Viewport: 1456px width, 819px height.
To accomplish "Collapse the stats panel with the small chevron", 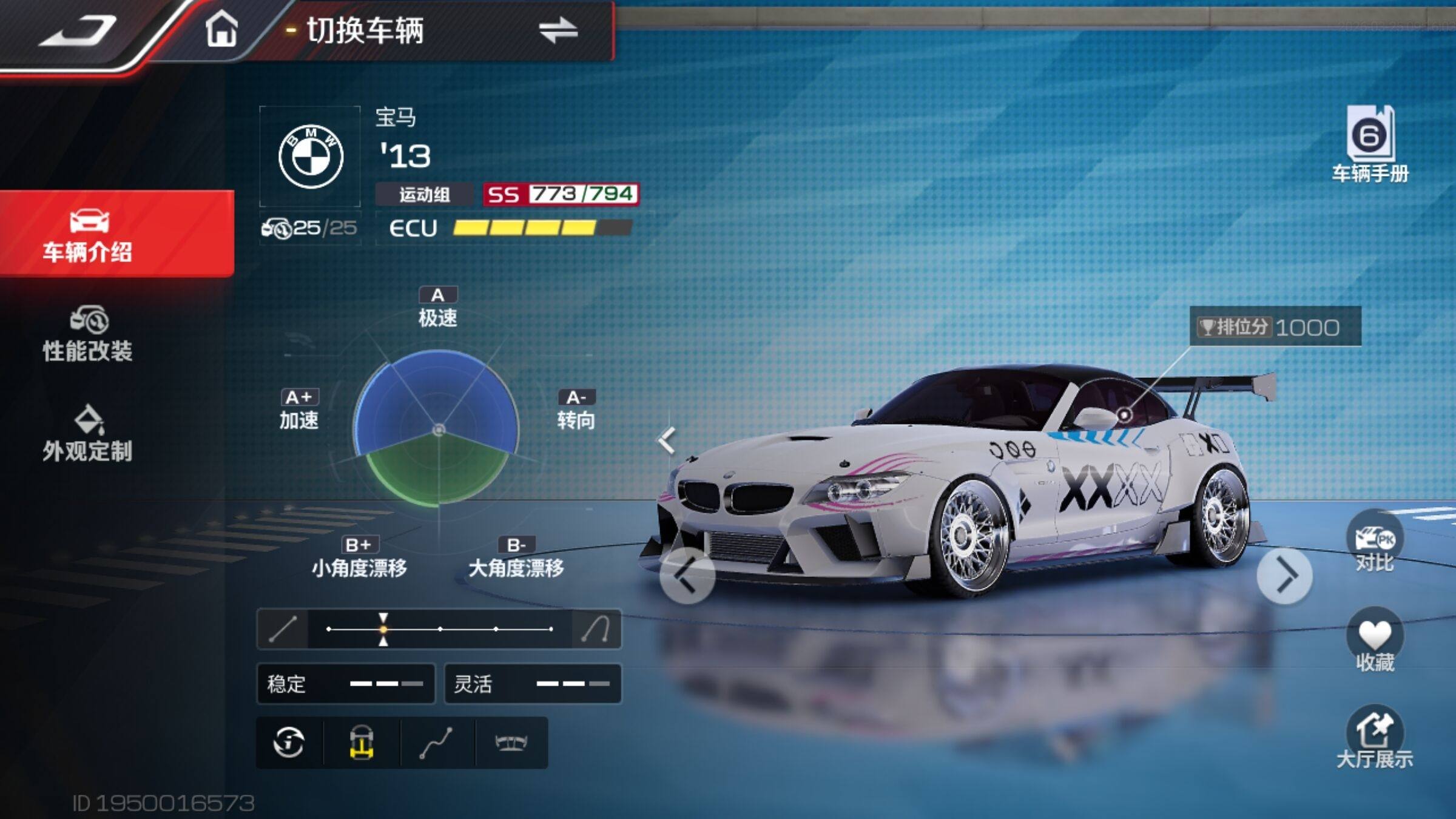I will (x=667, y=440).
